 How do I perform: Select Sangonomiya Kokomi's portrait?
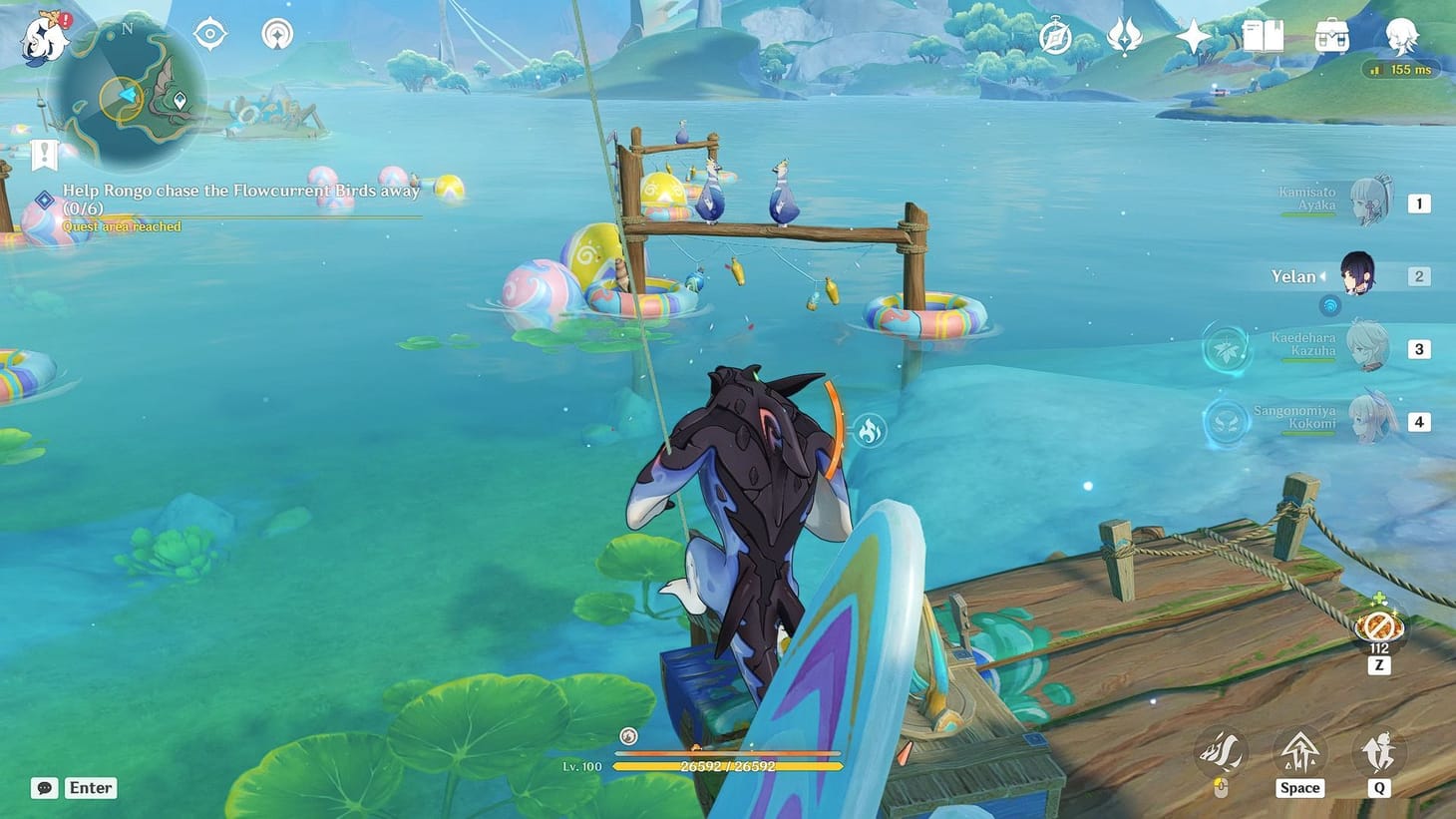tap(1371, 417)
